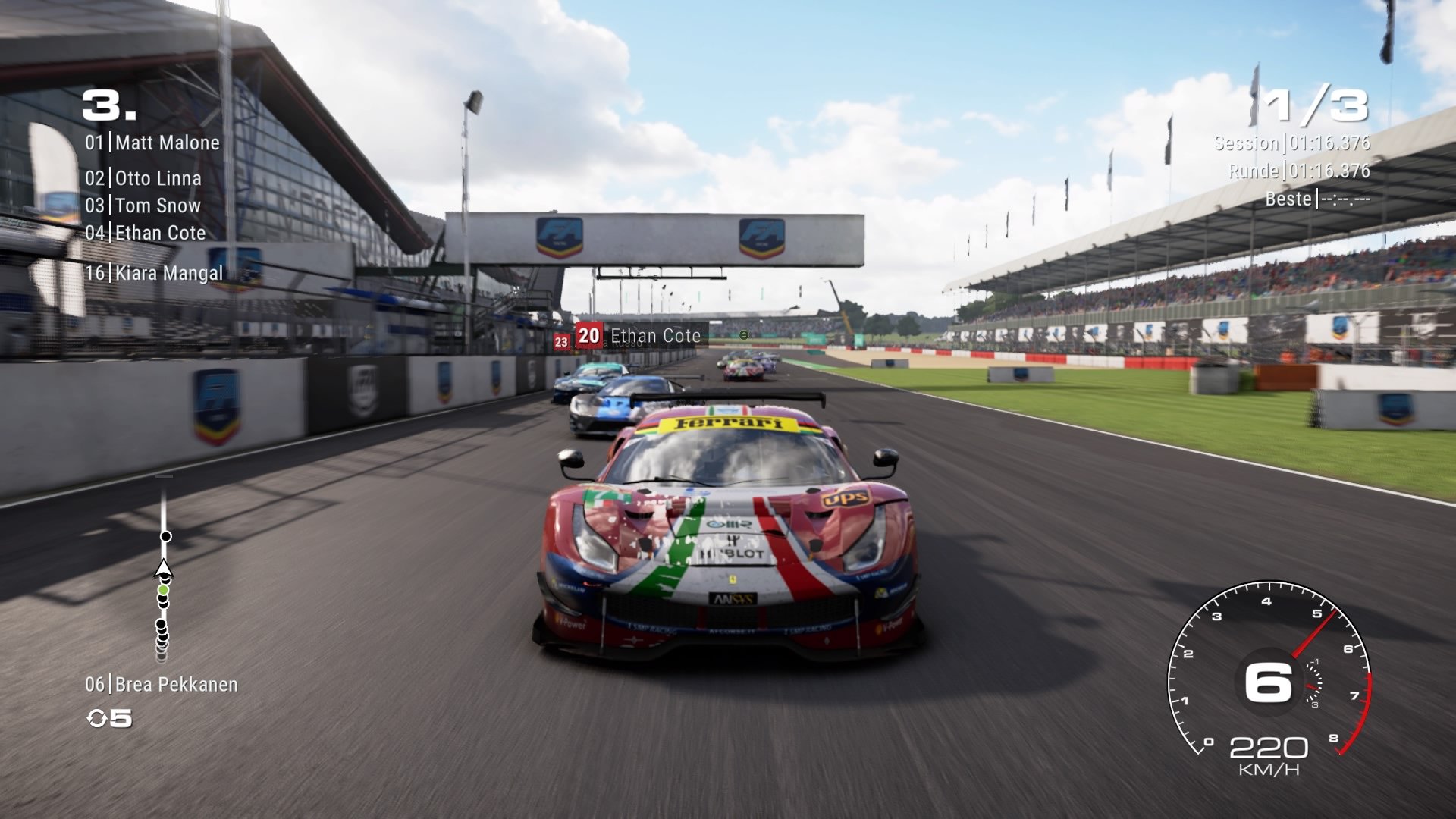Activate the flashback rewind icon
The width and height of the screenshot is (1456, 819).
coord(98,718)
